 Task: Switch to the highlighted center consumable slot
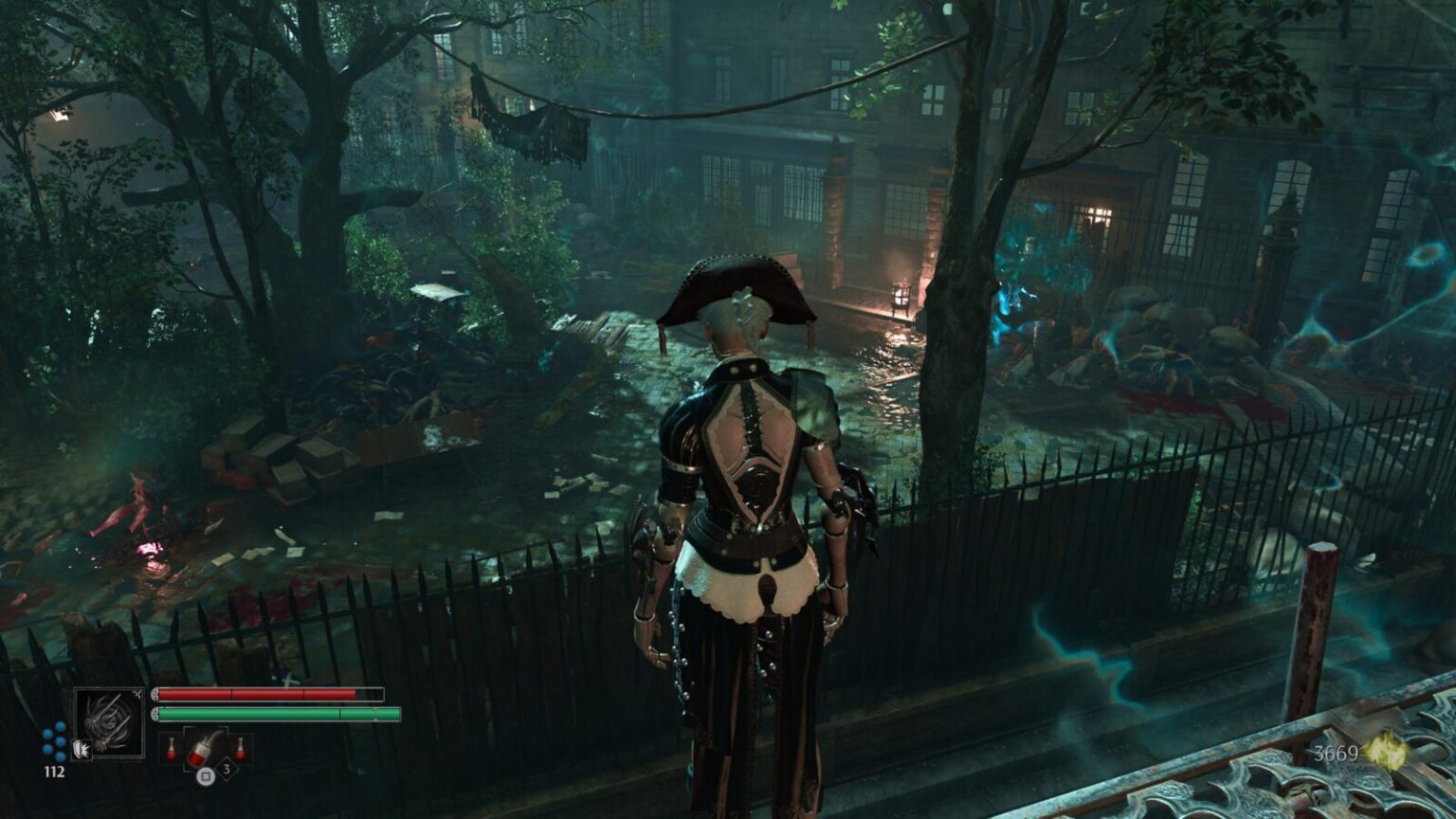pos(205,748)
